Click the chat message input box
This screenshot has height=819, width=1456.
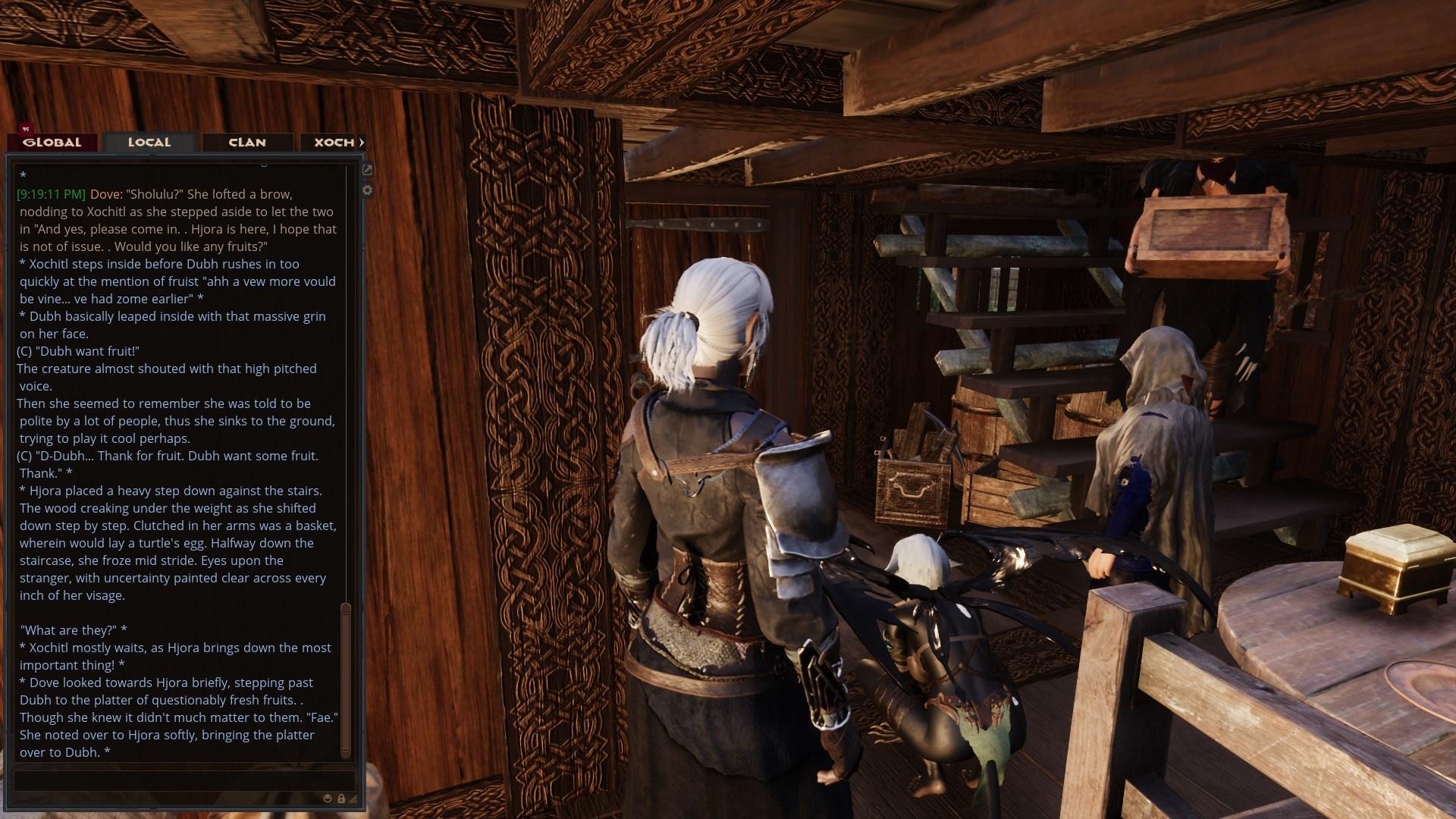tap(184, 780)
